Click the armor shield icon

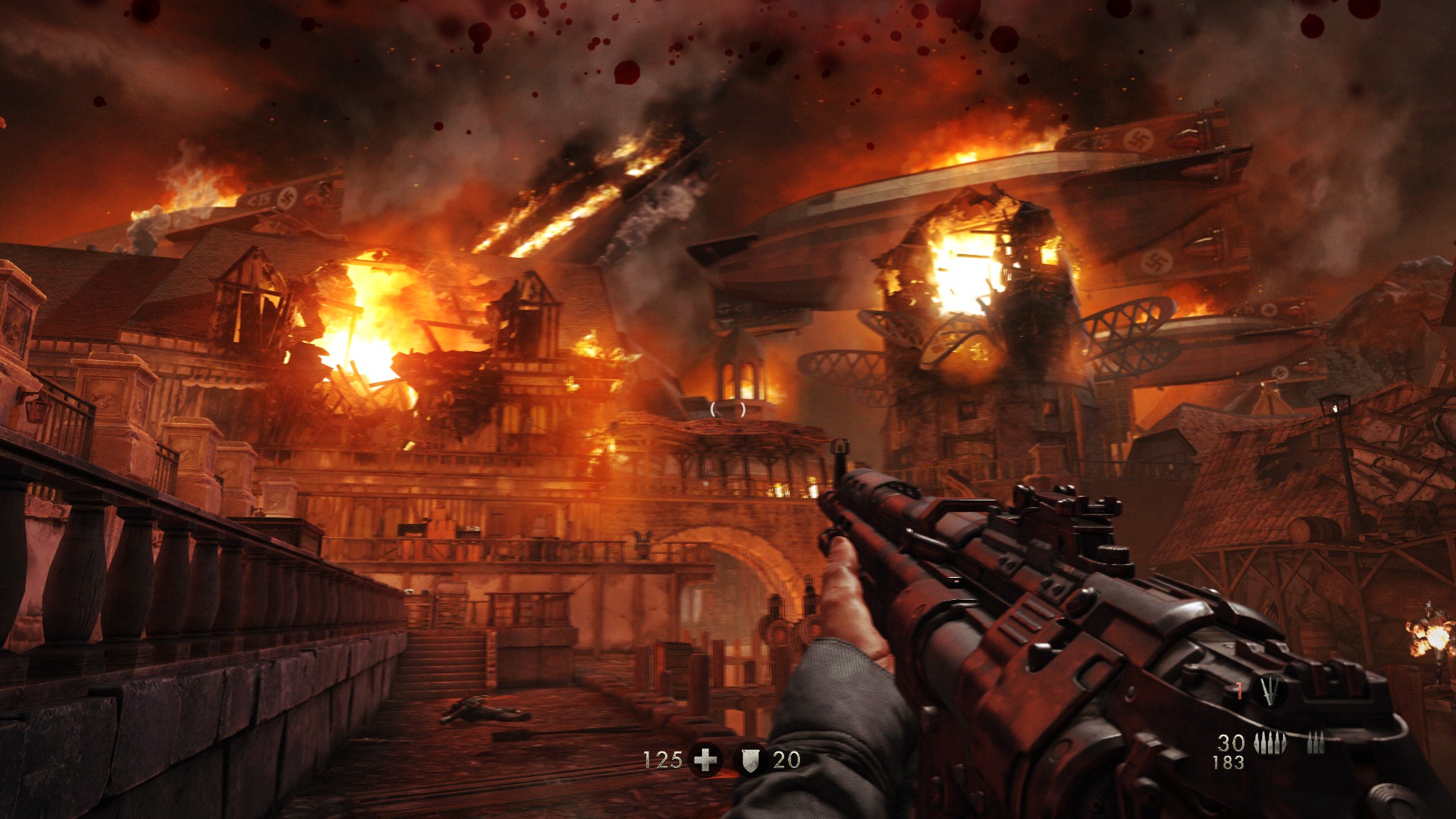coord(749,759)
